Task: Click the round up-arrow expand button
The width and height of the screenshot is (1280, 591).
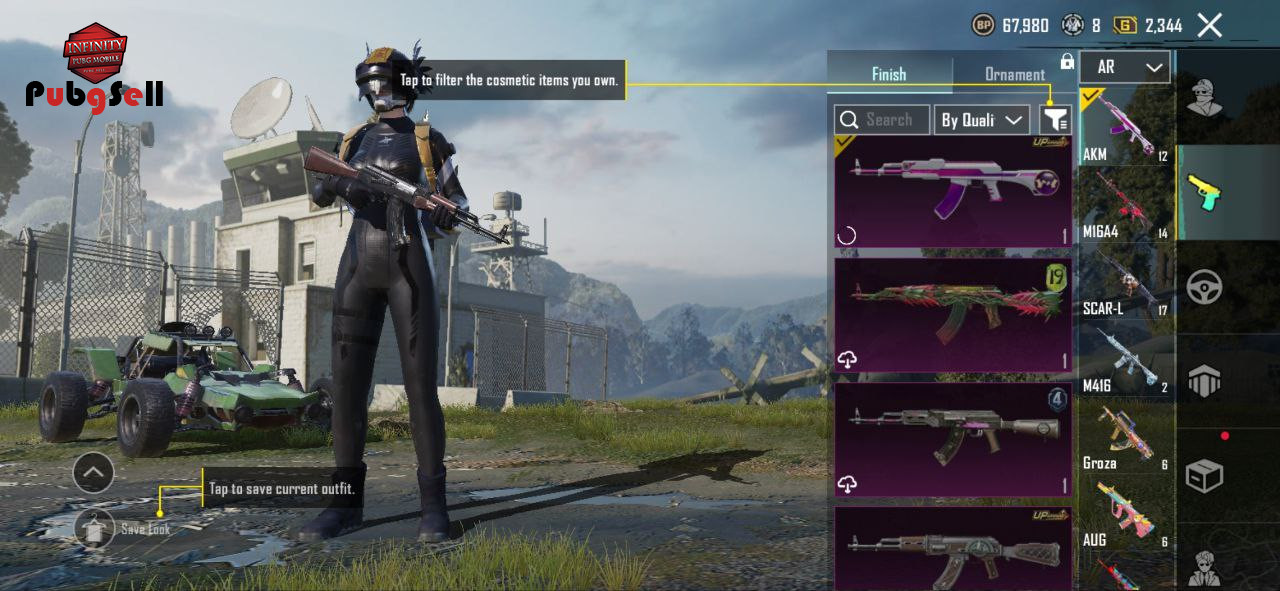Action: pos(93,472)
